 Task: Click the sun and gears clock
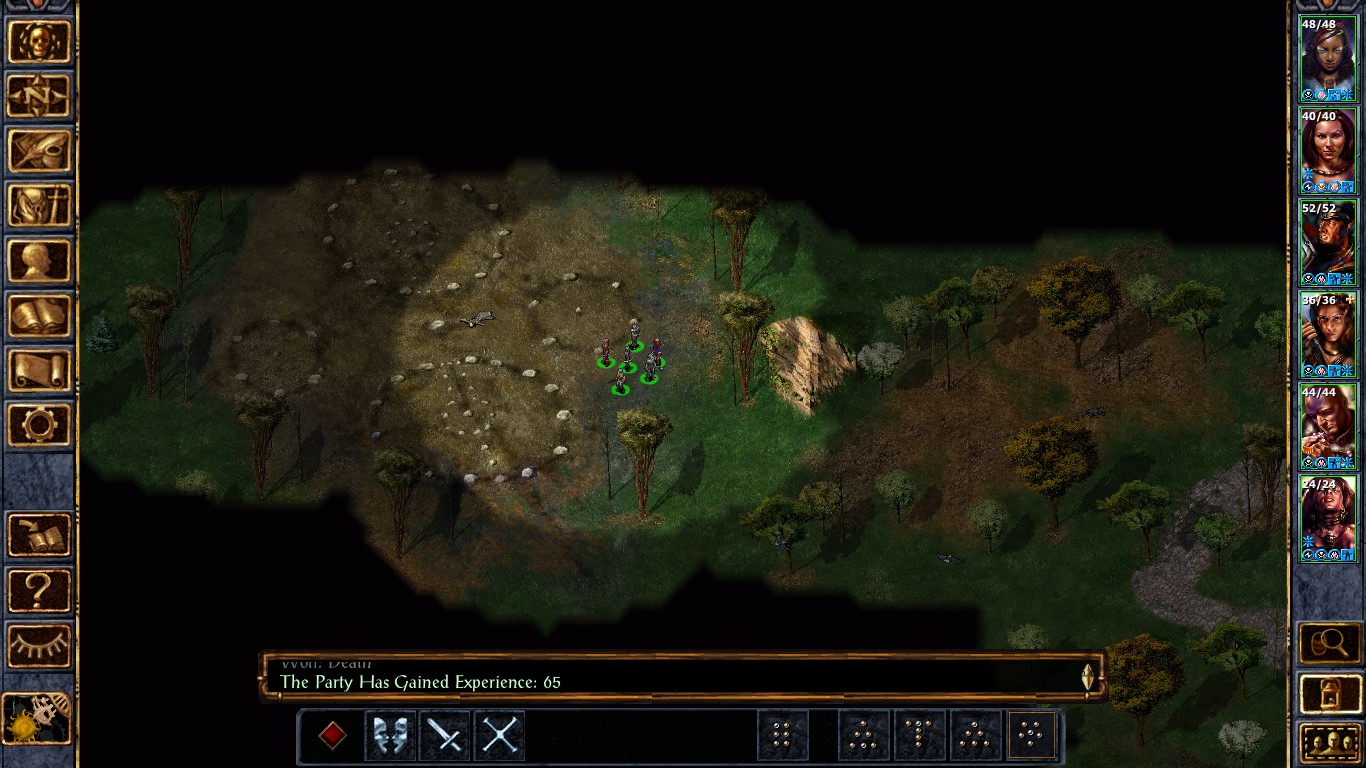(x=37, y=719)
